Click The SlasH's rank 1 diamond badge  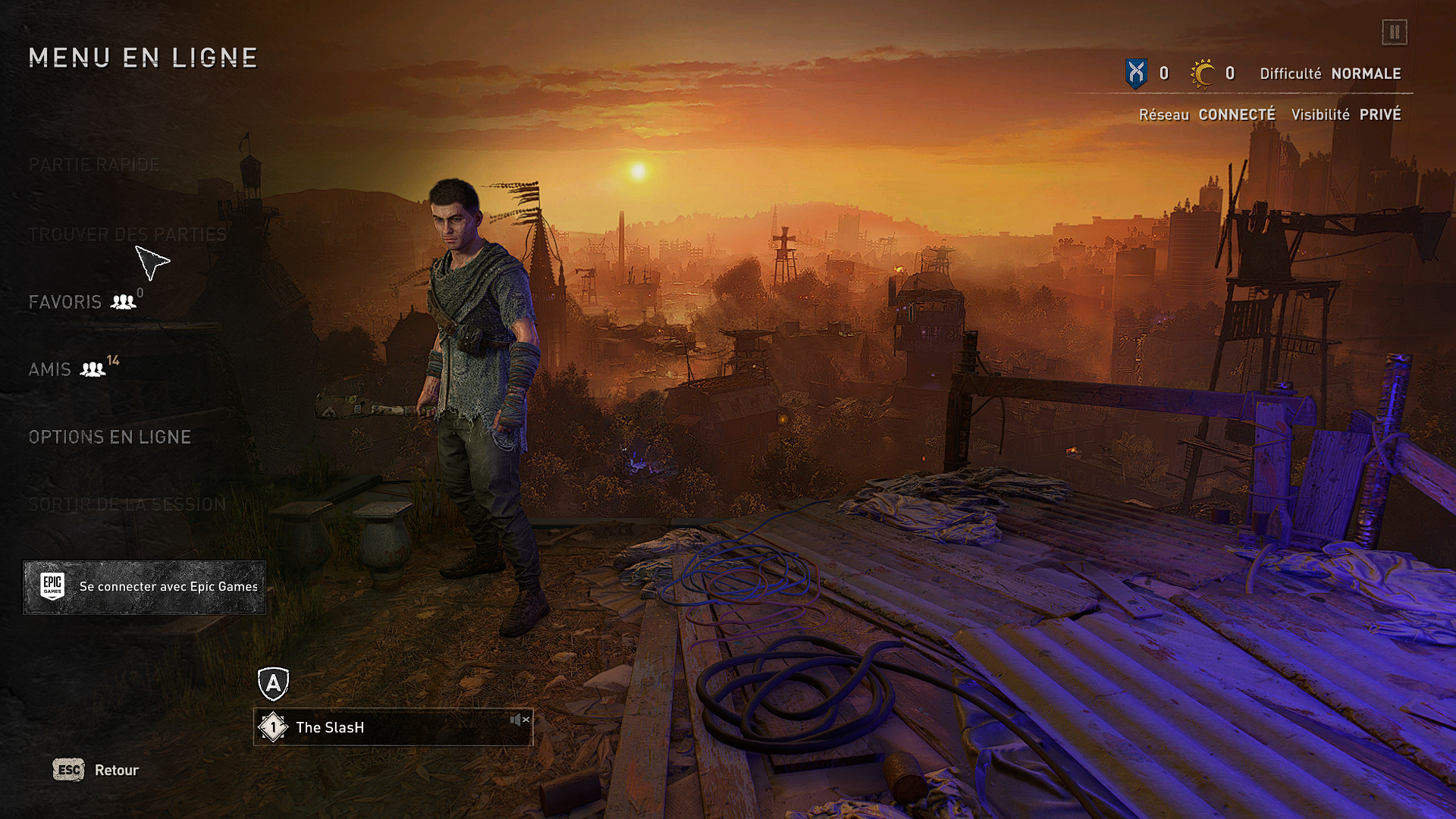coord(272,727)
